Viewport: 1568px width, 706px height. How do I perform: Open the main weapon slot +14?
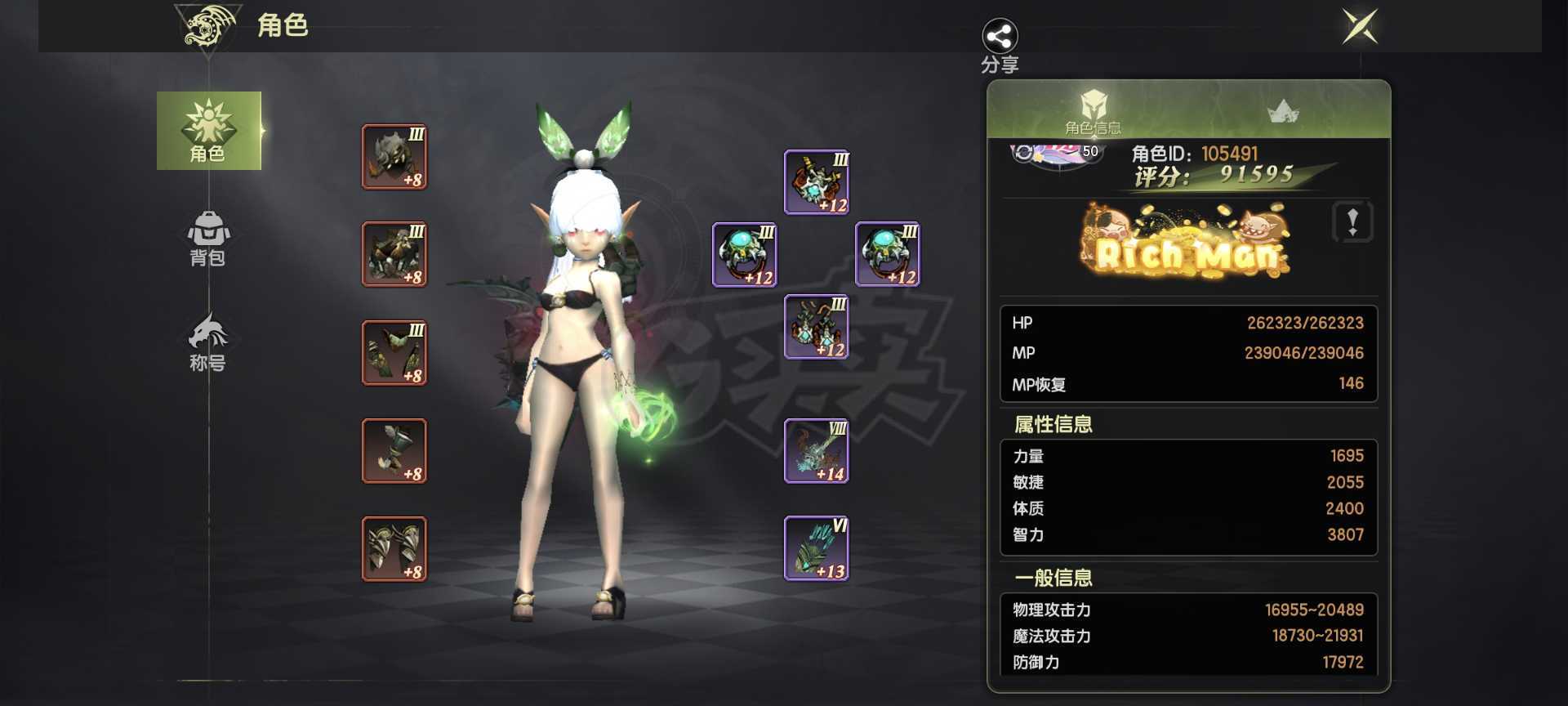click(x=817, y=451)
